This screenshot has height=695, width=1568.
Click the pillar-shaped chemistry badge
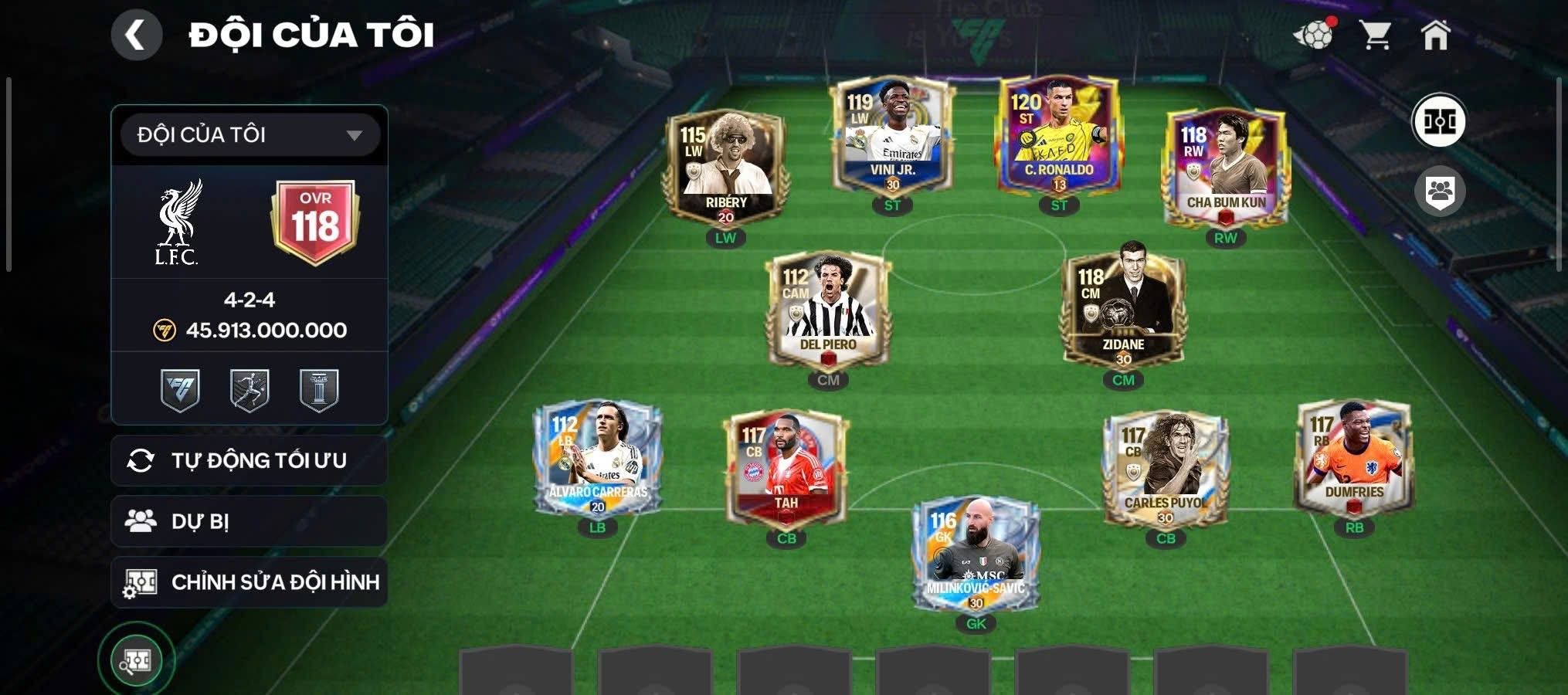click(319, 390)
